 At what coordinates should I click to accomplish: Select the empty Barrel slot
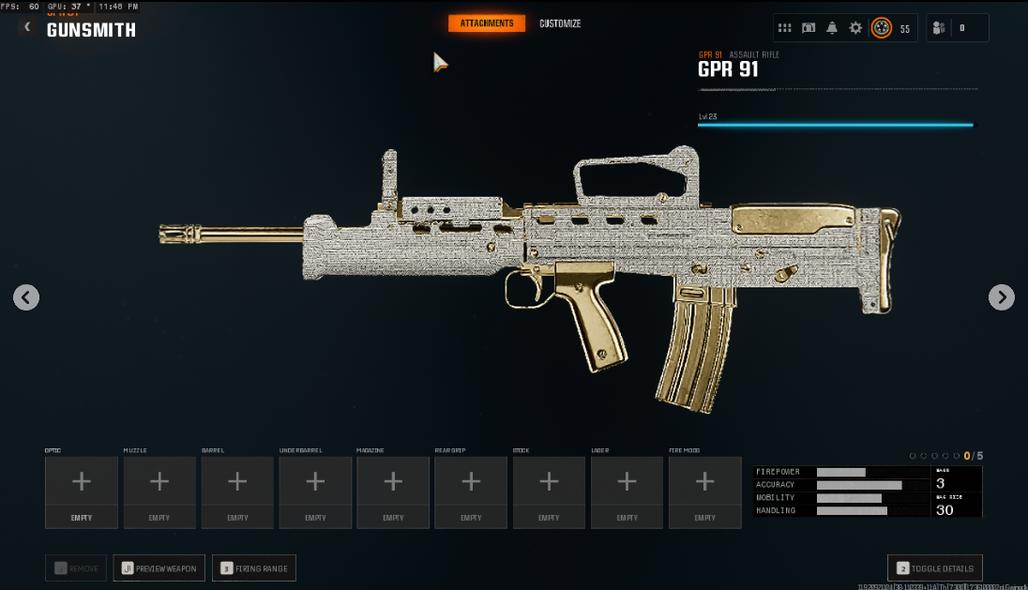pyautogui.click(x=237, y=492)
